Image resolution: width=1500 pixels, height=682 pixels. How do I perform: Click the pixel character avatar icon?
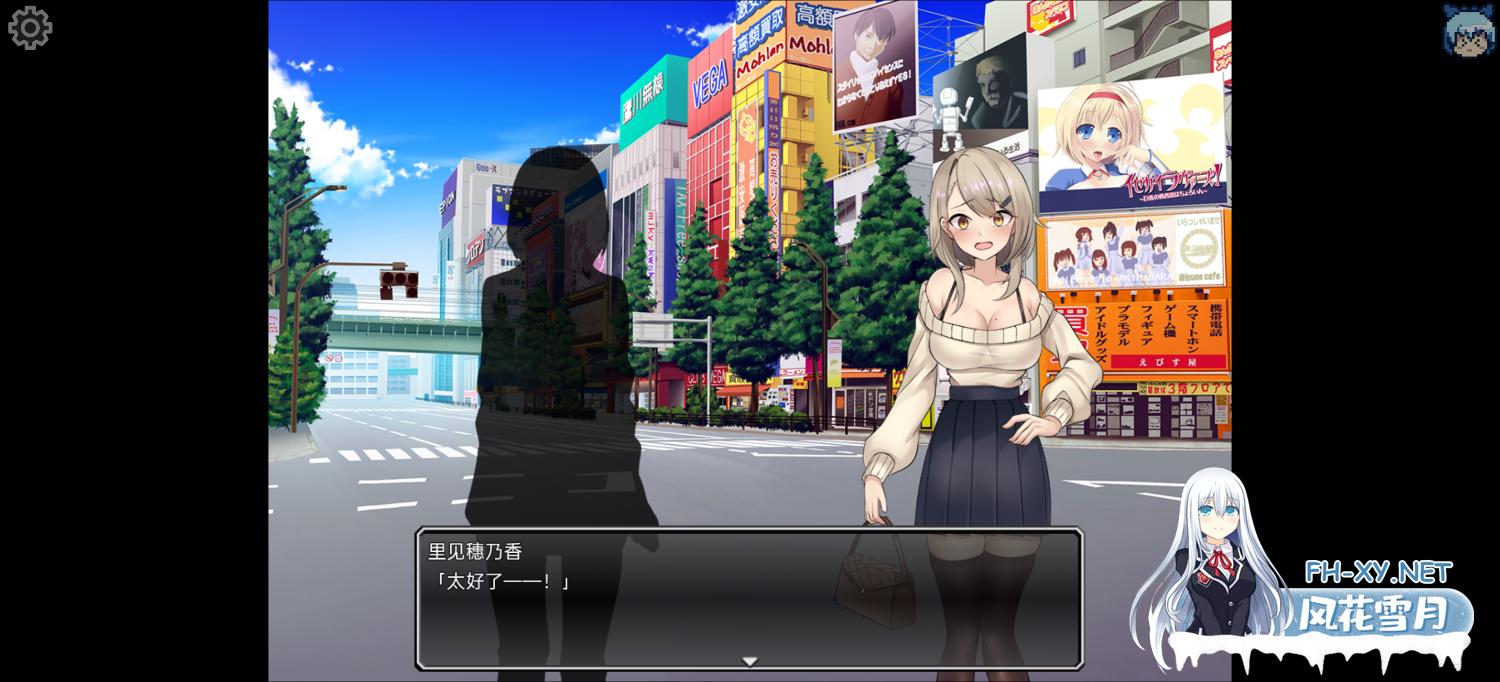click(1467, 30)
